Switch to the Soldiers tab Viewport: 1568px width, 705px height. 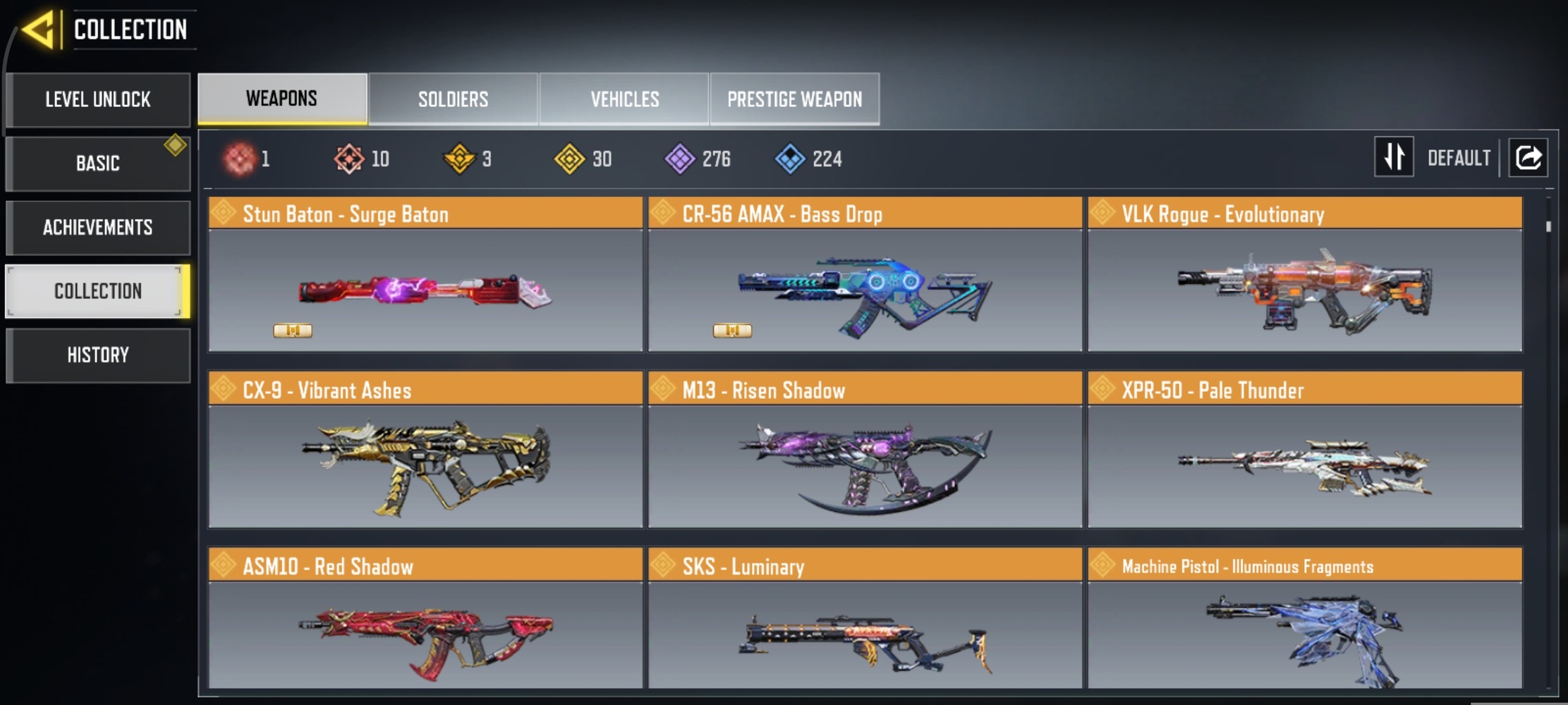click(454, 99)
